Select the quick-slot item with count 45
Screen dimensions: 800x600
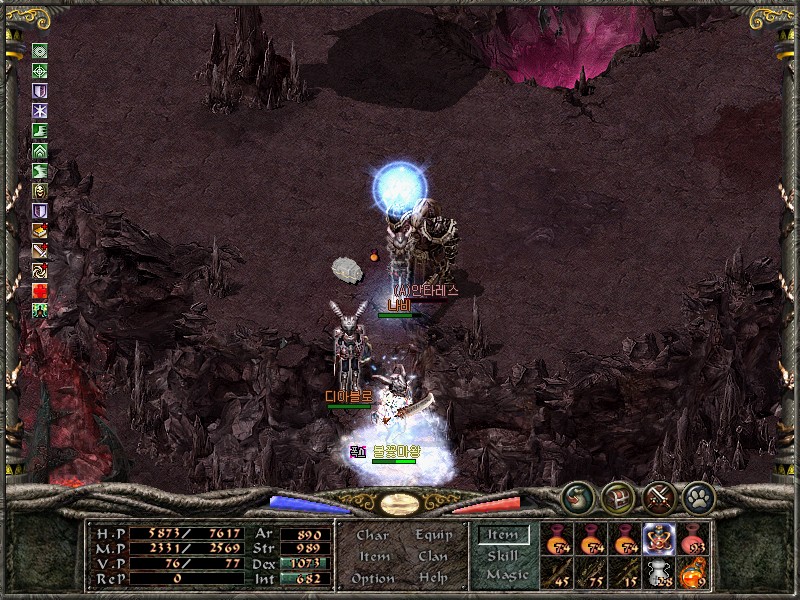pos(557,572)
